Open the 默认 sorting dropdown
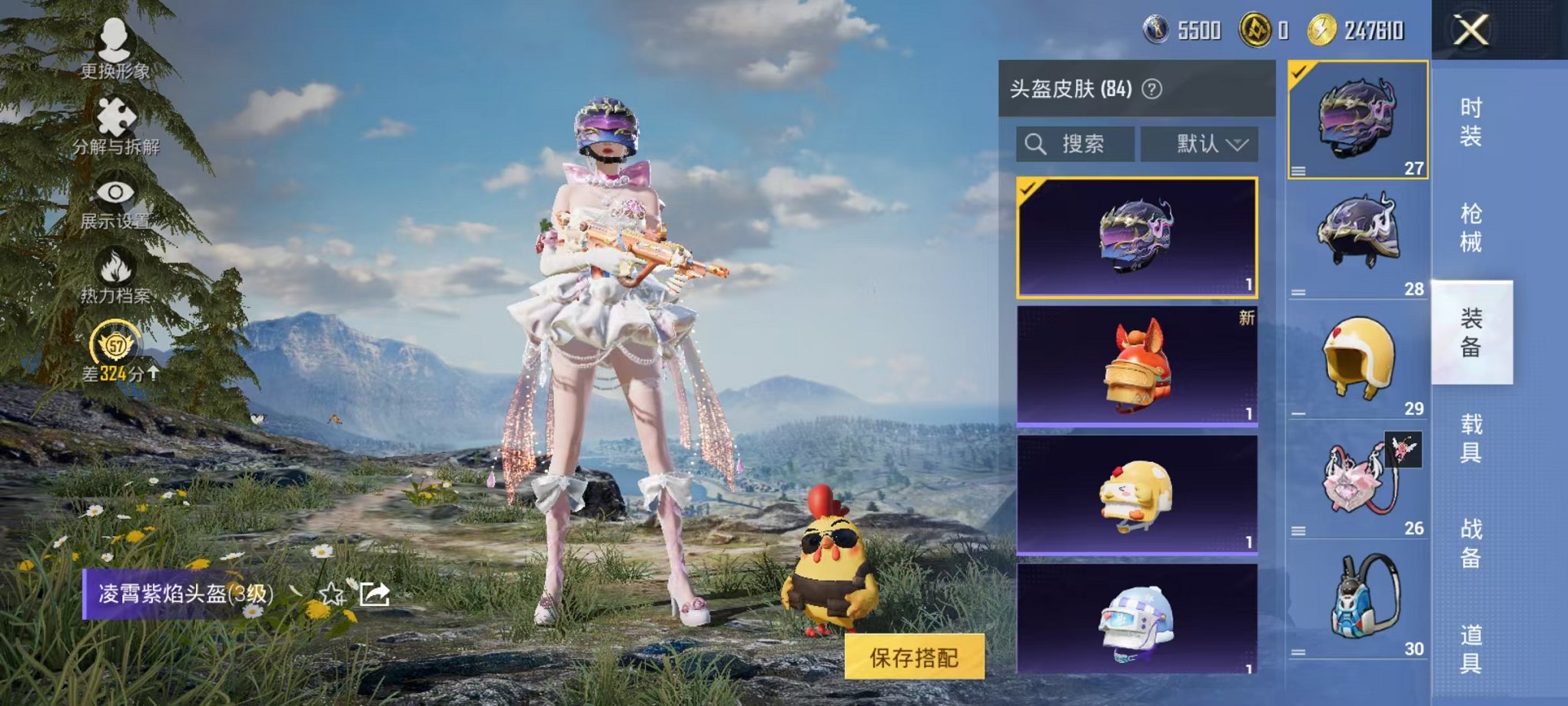Image resolution: width=1568 pixels, height=706 pixels. 1199,143
